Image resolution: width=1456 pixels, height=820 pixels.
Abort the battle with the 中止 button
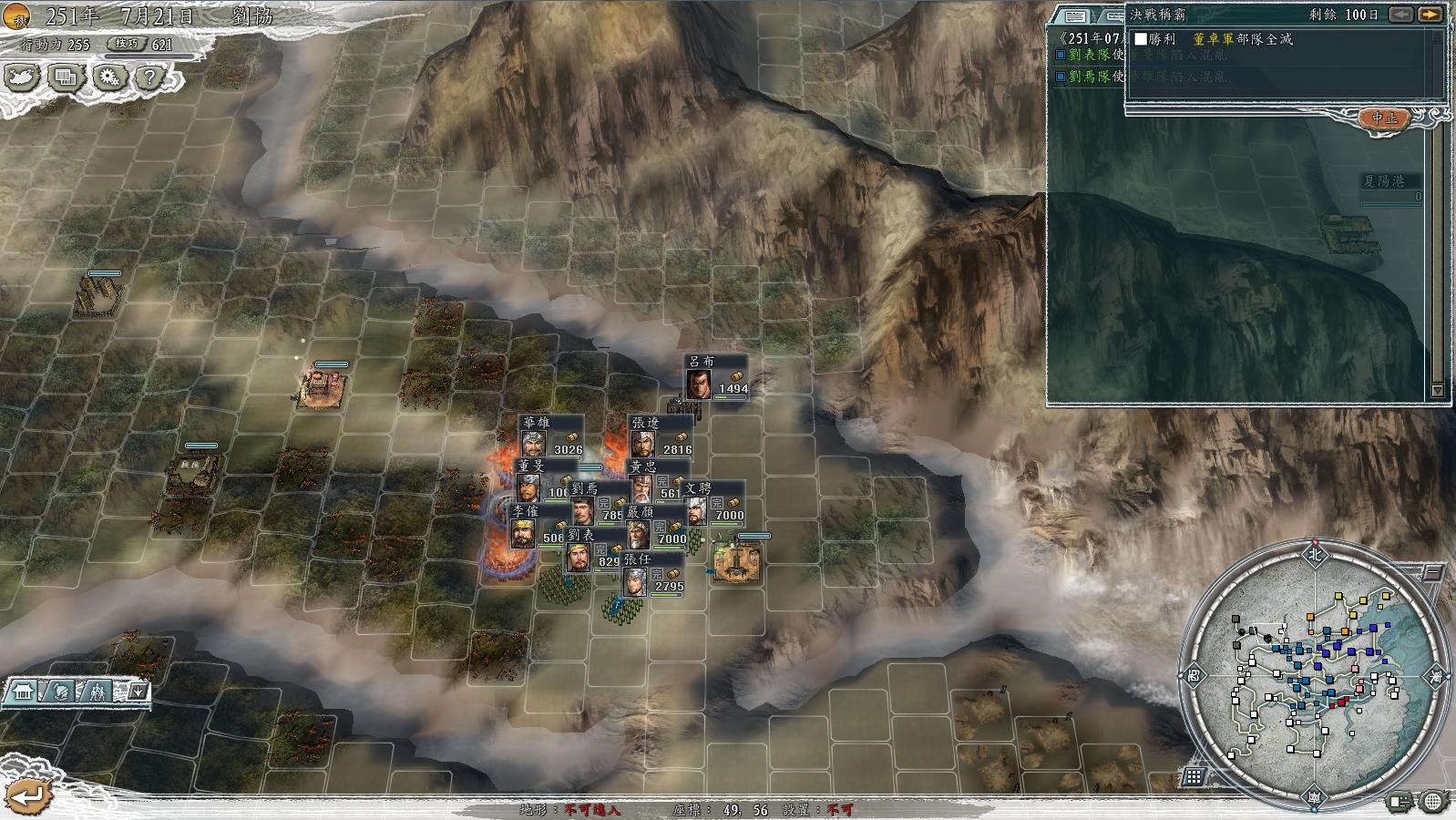[x=1384, y=118]
